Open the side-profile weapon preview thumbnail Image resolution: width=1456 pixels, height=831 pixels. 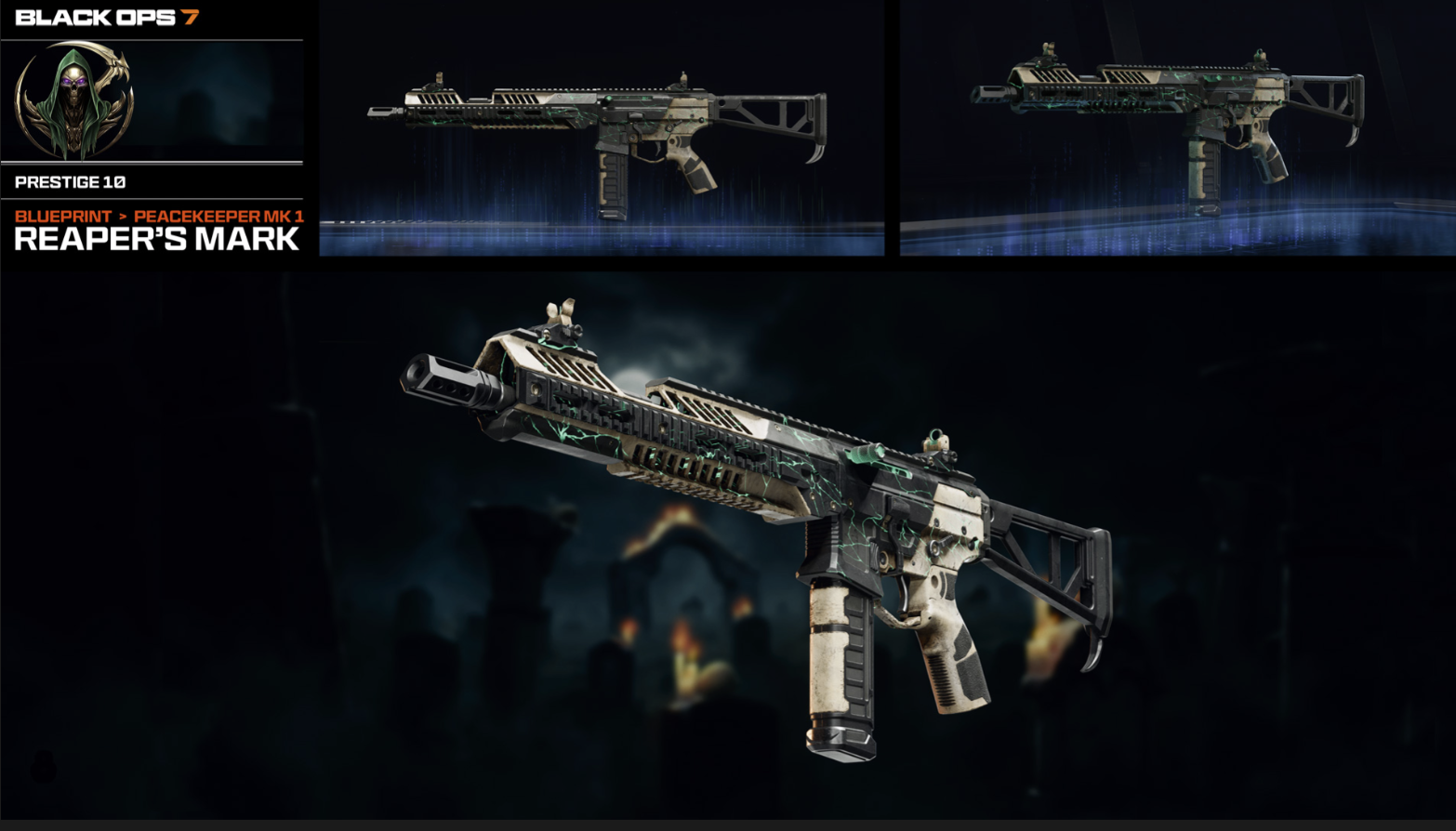coord(602,128)
